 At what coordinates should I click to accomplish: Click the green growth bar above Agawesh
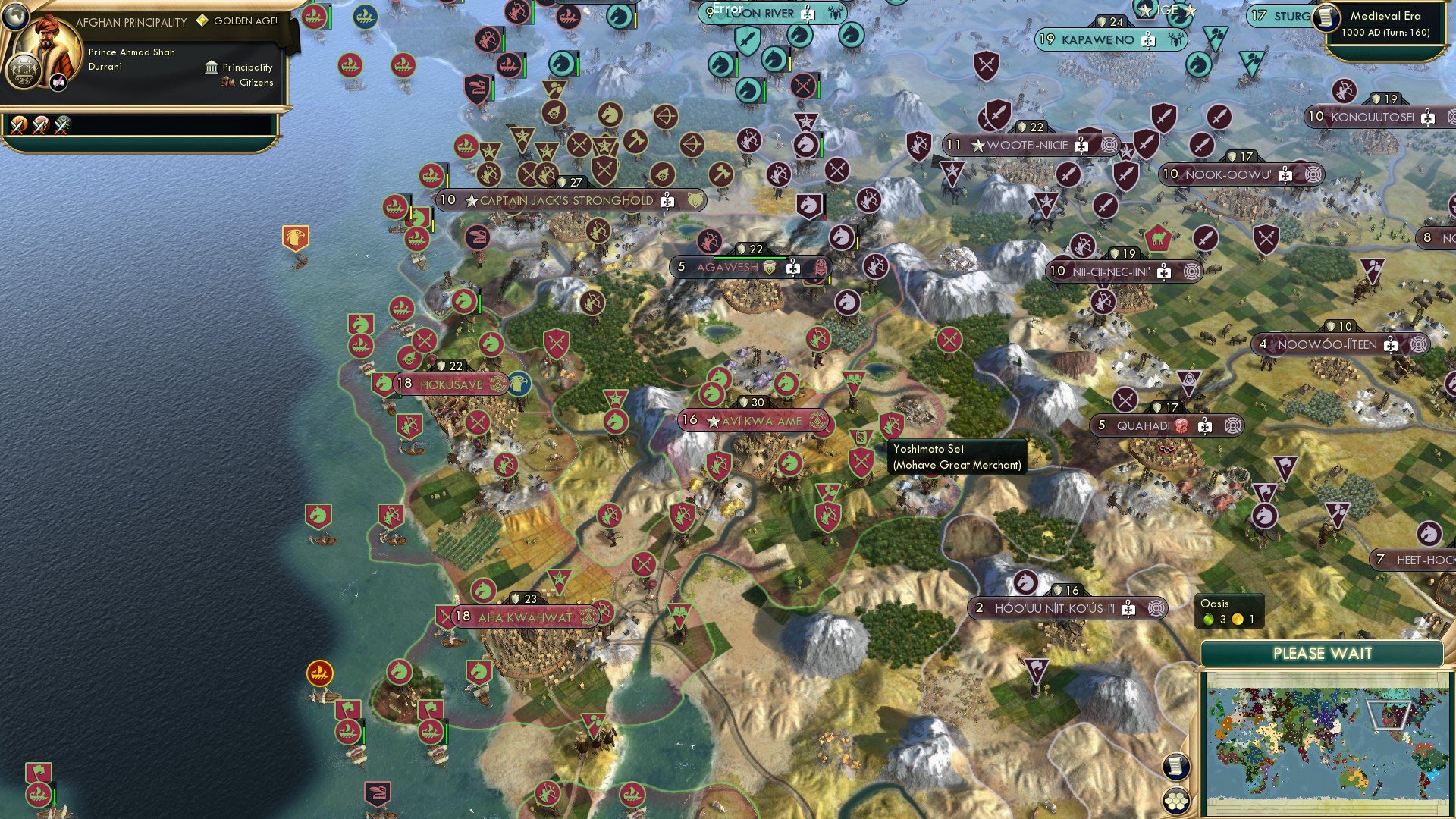751,258
